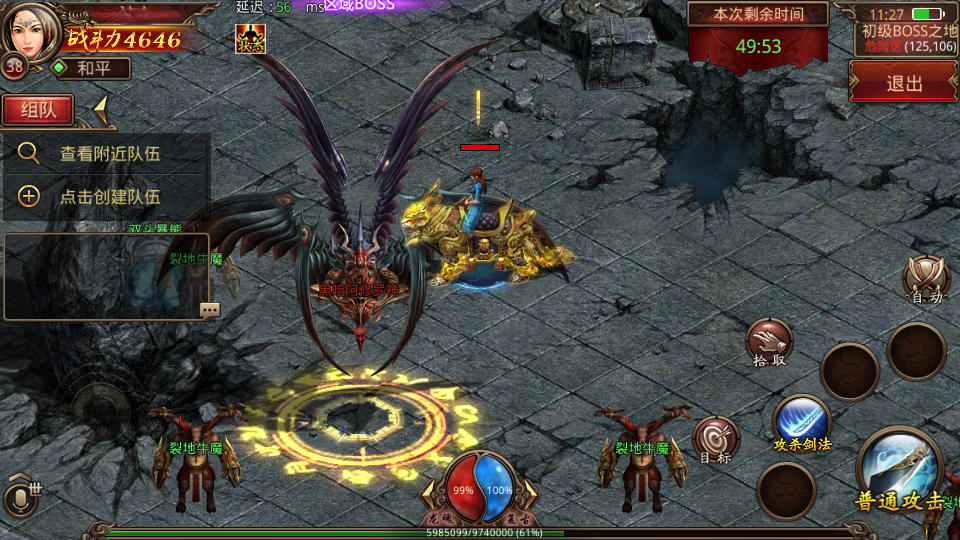This screenshot has height=540, width=960.
Task: Click the 退出 exit button
Action: point(904,83)
